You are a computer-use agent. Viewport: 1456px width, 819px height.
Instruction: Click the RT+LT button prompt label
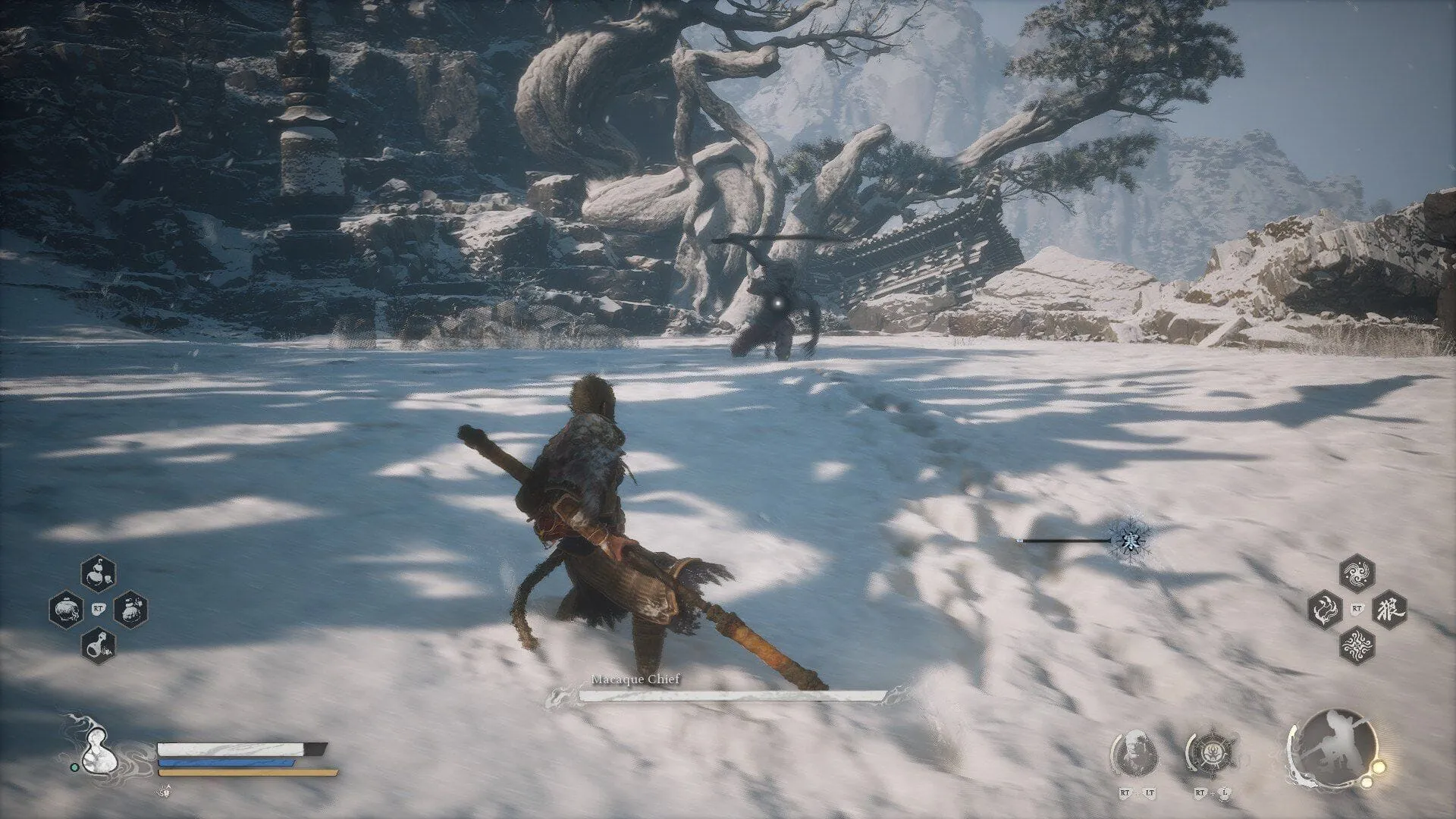1137,794
